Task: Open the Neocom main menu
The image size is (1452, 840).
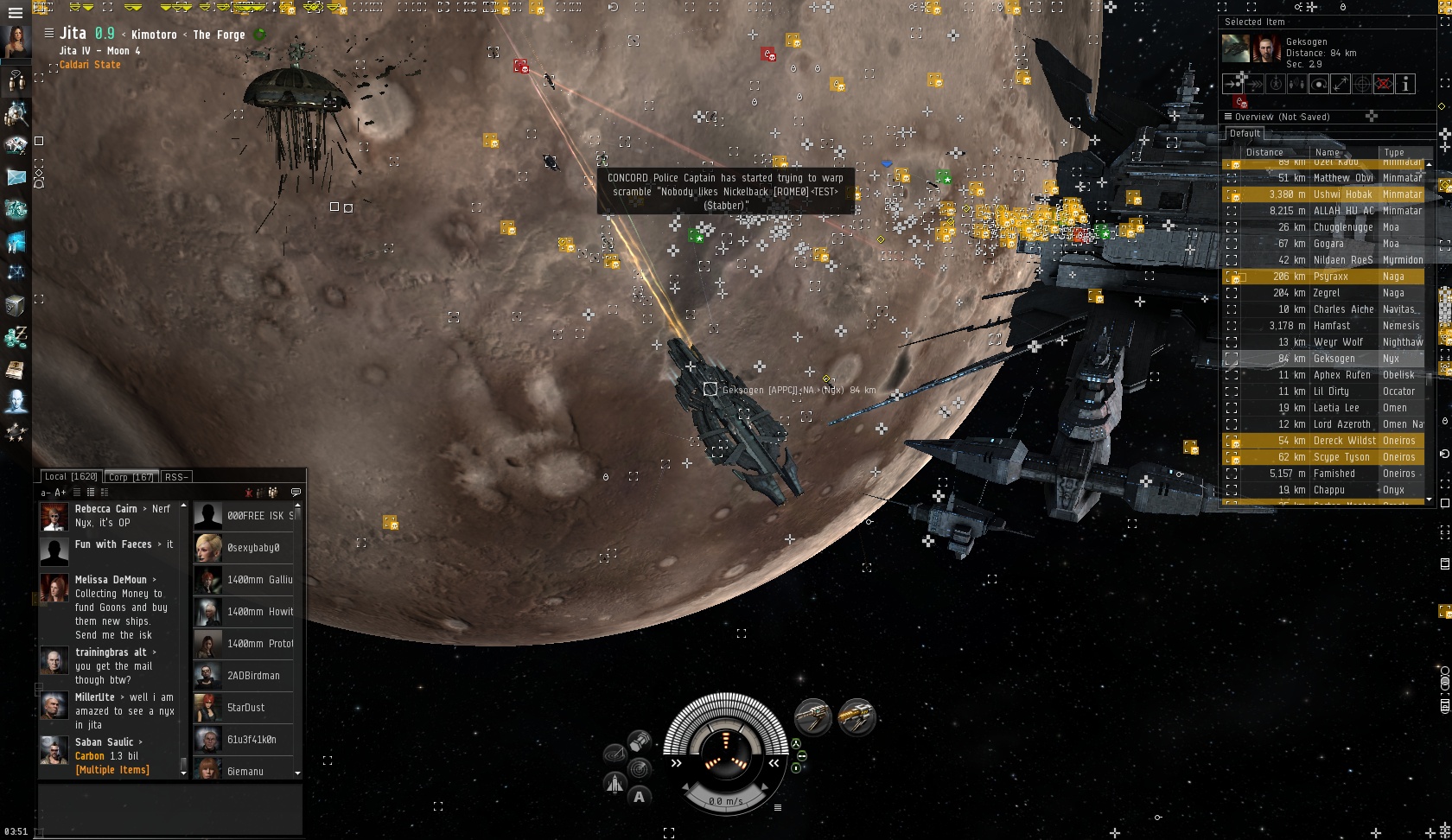Action: pos(15,13)
